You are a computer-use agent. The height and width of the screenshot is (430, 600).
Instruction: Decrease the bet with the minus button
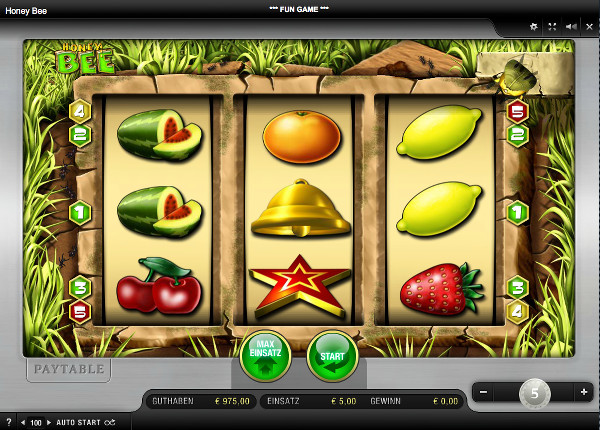click(484, 392)
